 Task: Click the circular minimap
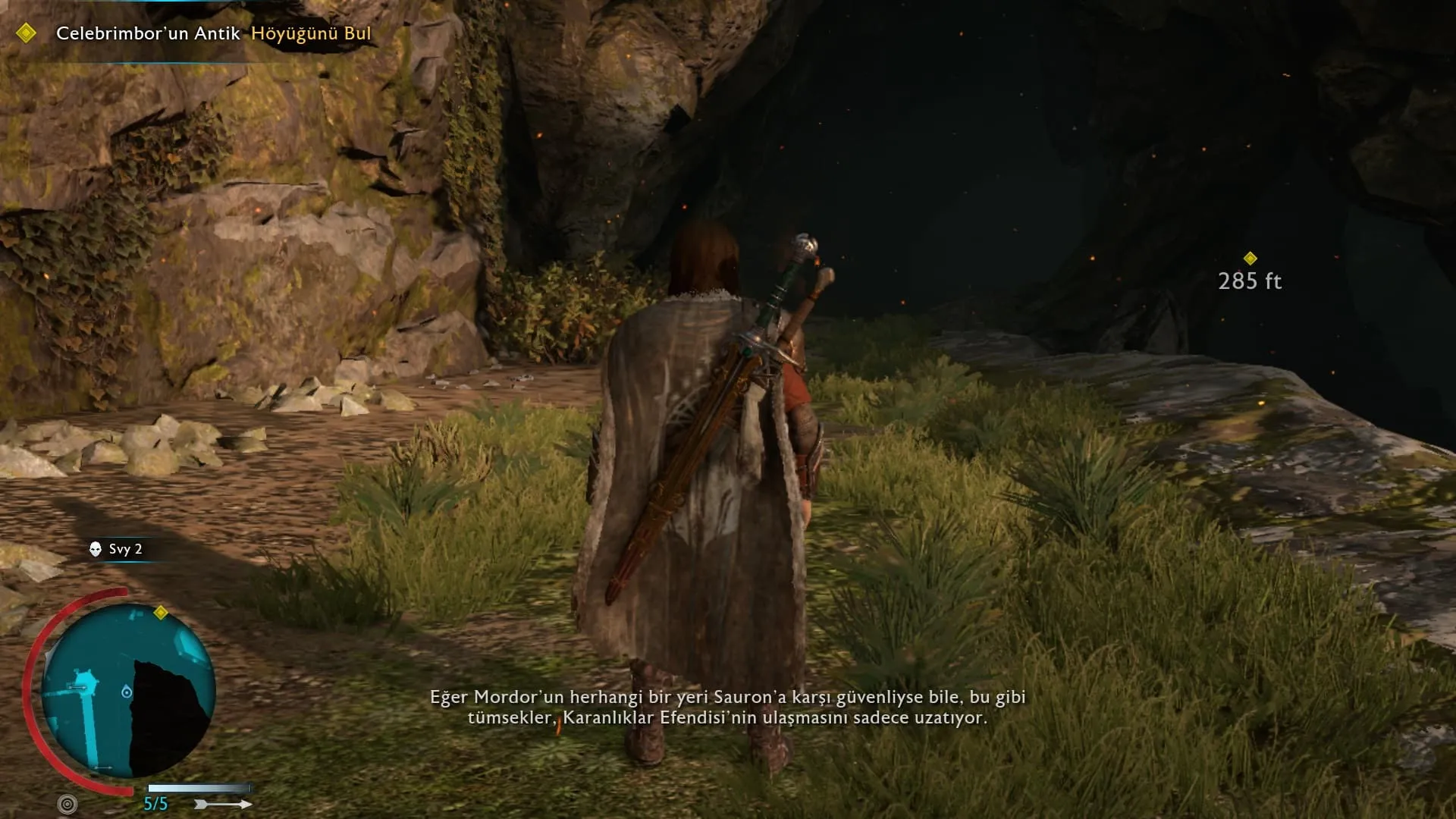click(x=127, y=690)
